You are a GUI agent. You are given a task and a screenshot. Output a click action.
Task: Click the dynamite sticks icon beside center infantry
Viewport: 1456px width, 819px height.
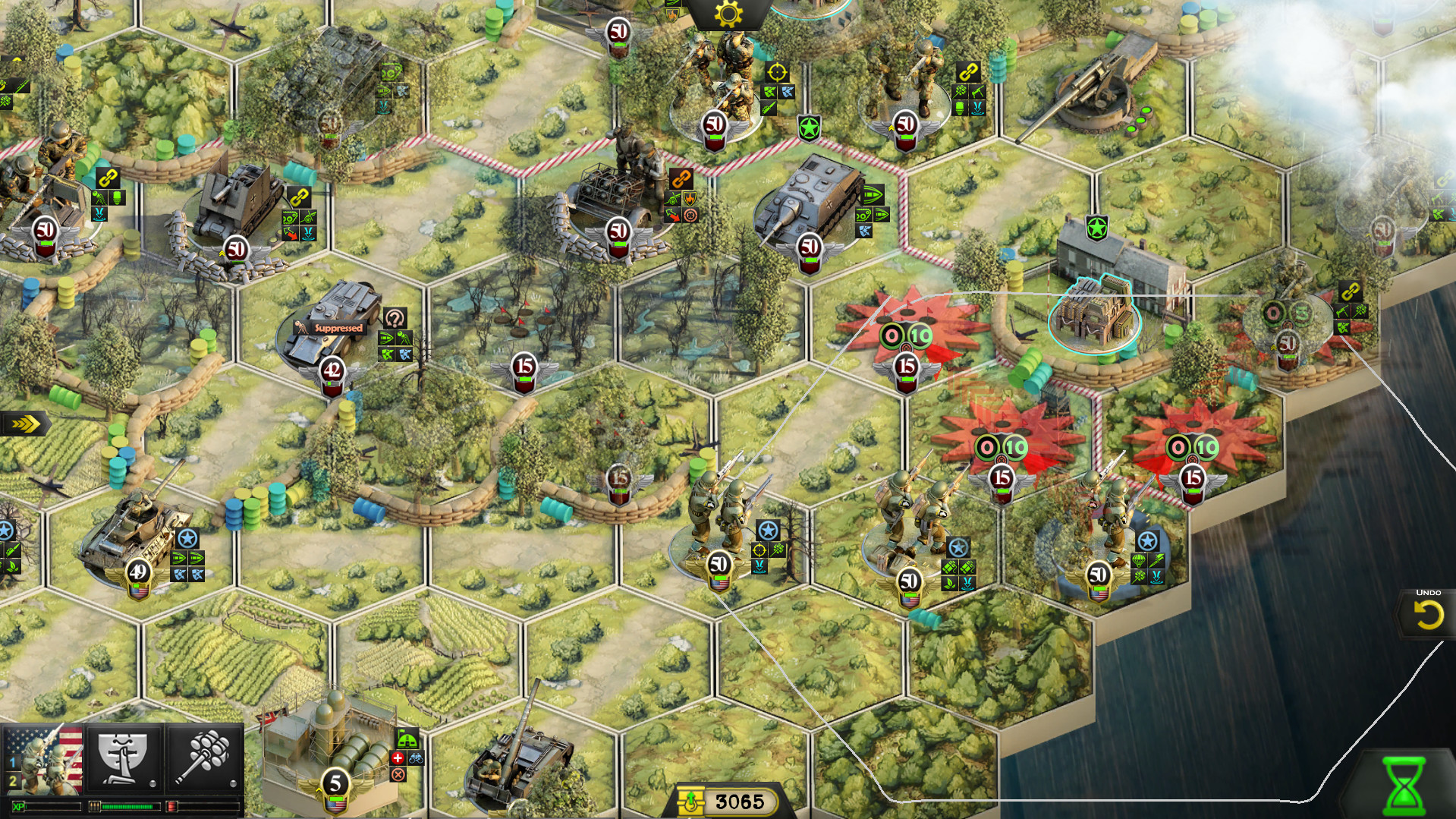click(x=948, y=567)
